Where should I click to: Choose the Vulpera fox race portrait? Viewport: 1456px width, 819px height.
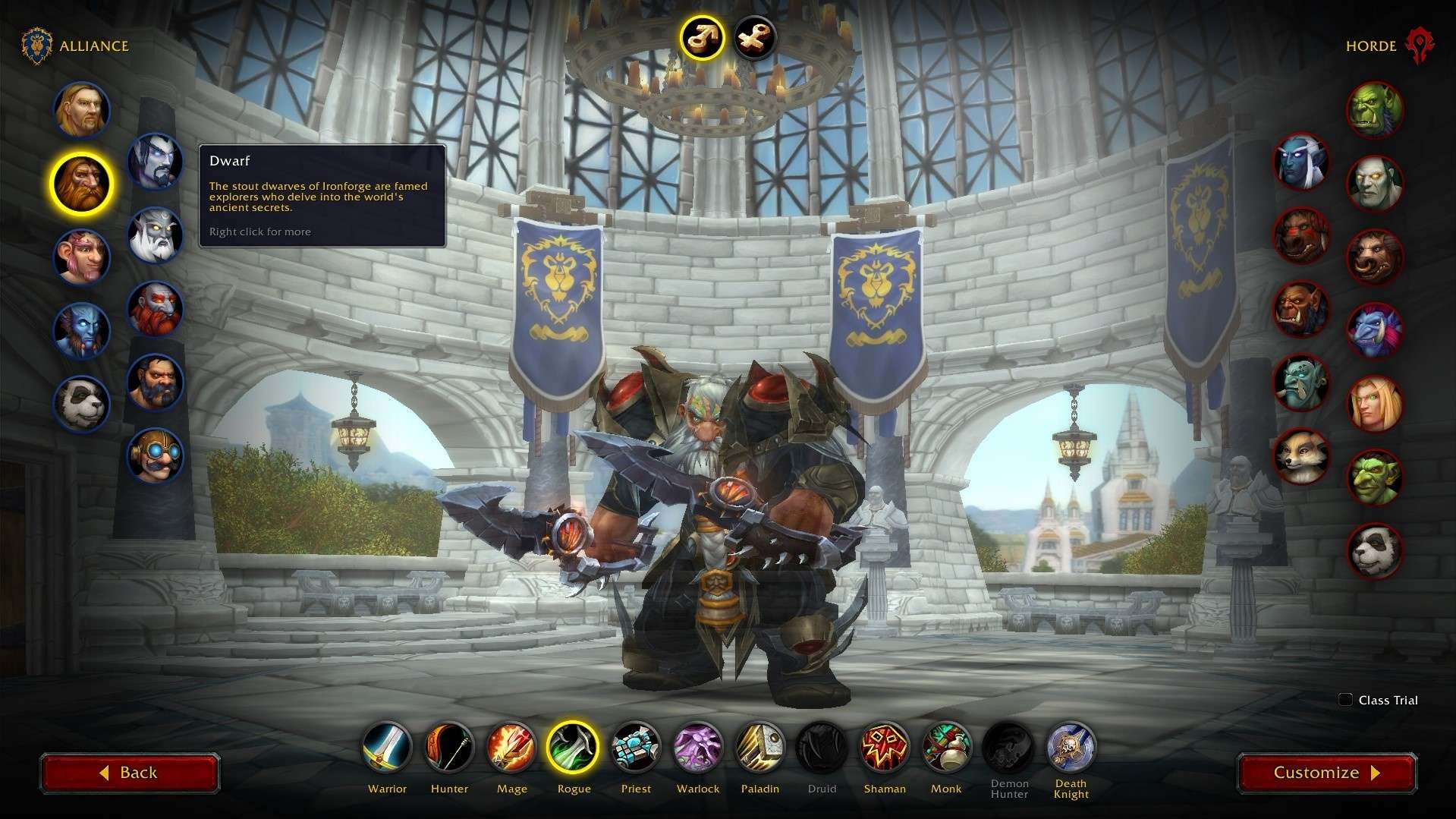click(x=1301, y=456)
